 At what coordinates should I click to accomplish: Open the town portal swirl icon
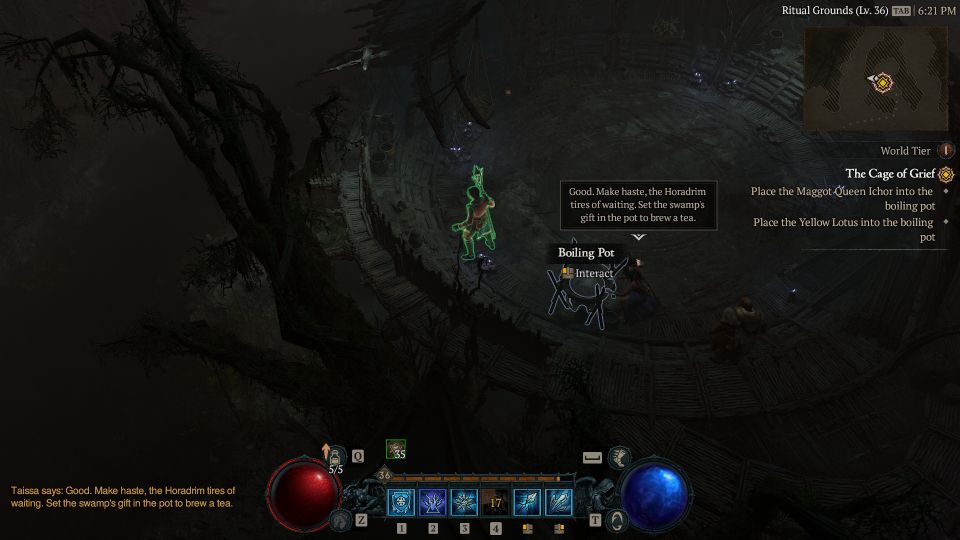tap(618, 520)
